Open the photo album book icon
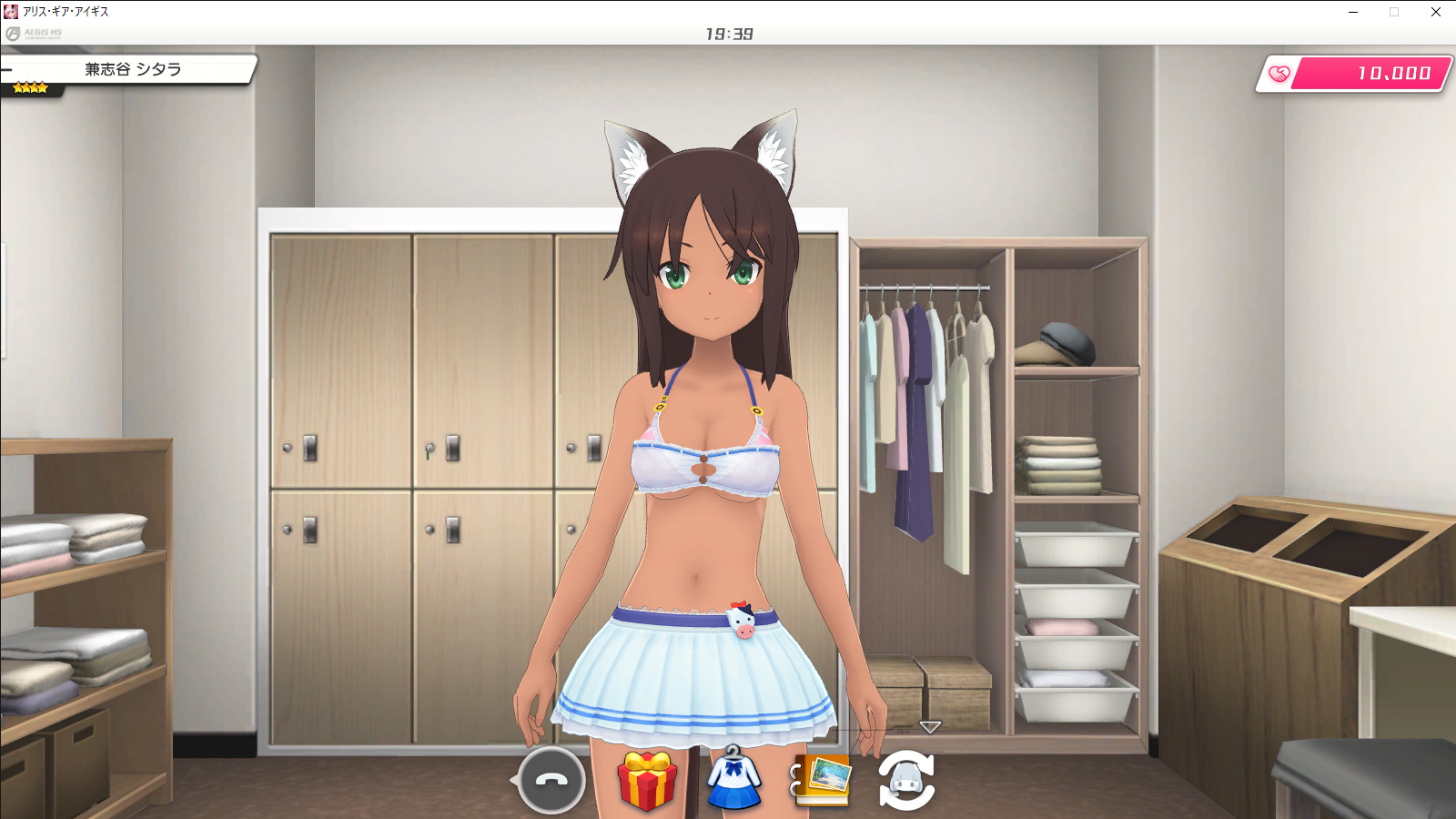This screenshot has height=819, width=1456. tap(823, 780)
